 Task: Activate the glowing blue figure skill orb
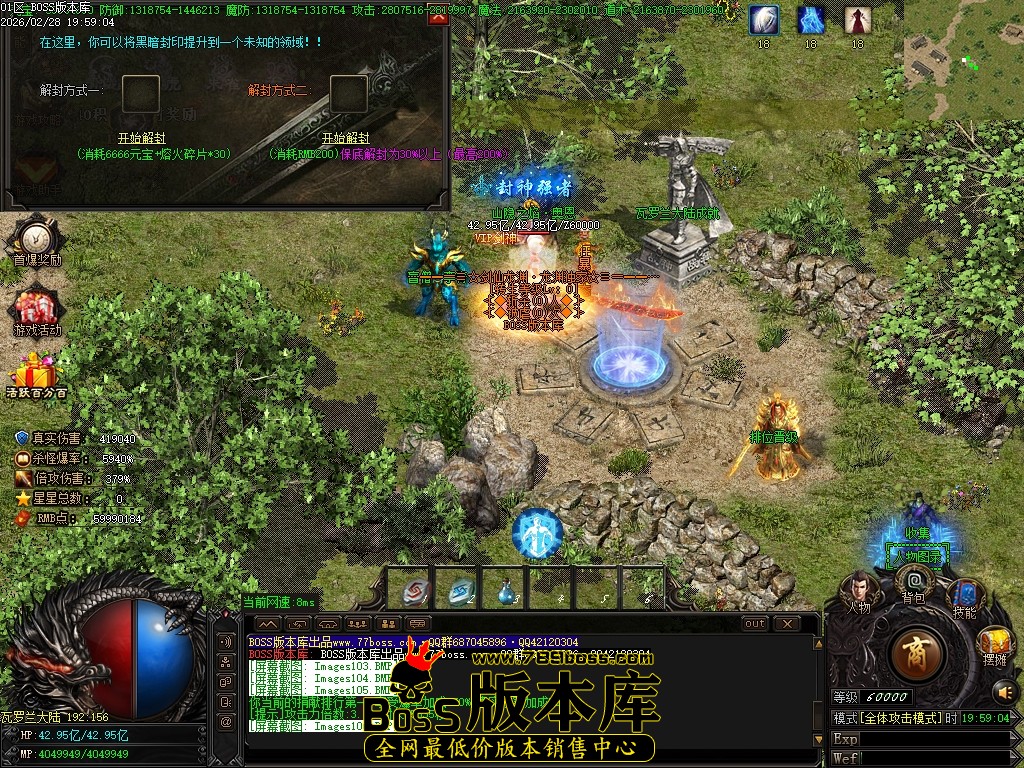pos(537,534)
